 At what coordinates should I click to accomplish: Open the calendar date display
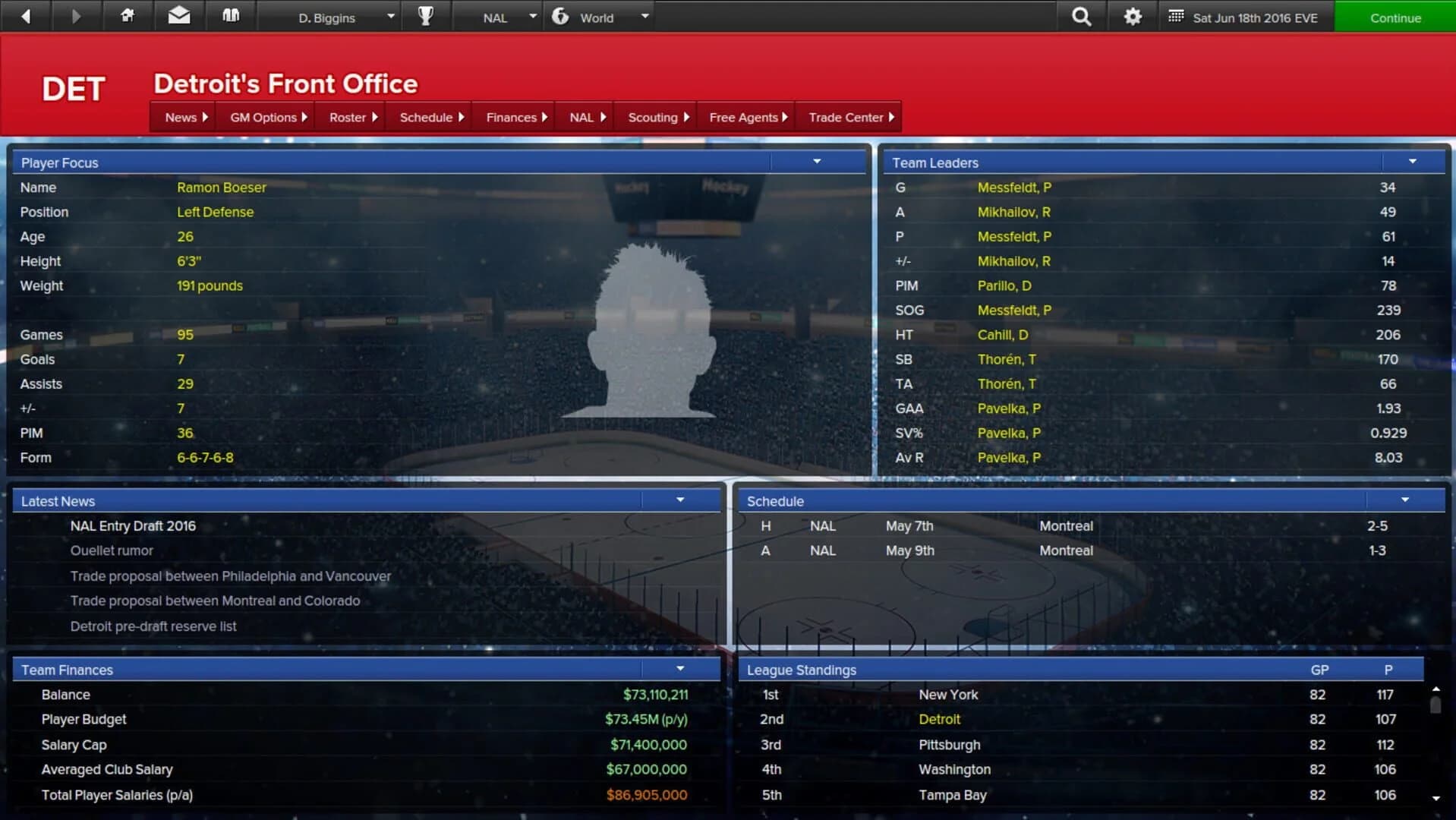tap(1245, 16)
